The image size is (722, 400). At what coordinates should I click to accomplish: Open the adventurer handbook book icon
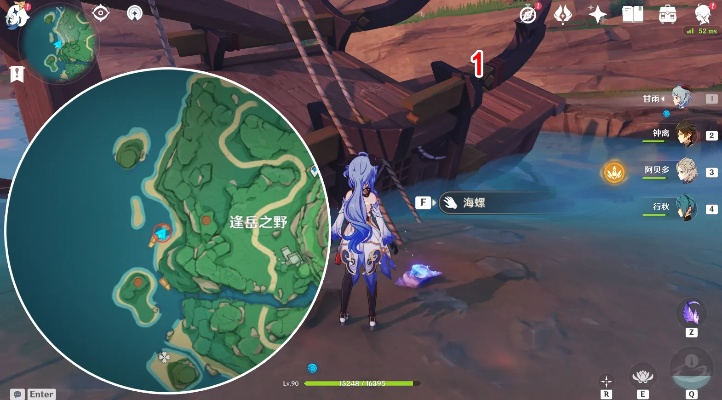(x=632, y=14)
